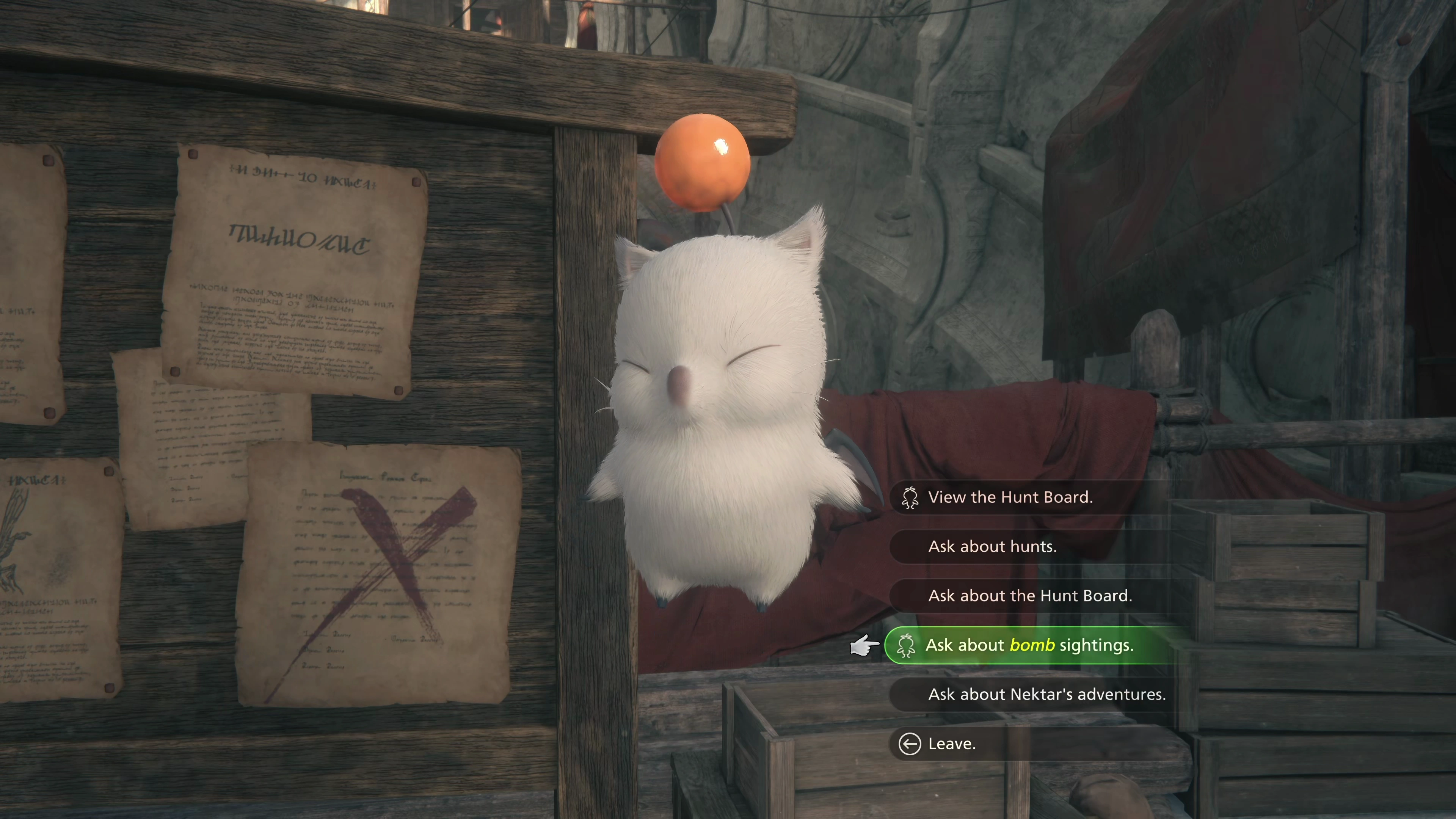Screen dimensions: 1456x819
Task: Choose "View the Hunt Board." option
Action: tap(1010, 497)
